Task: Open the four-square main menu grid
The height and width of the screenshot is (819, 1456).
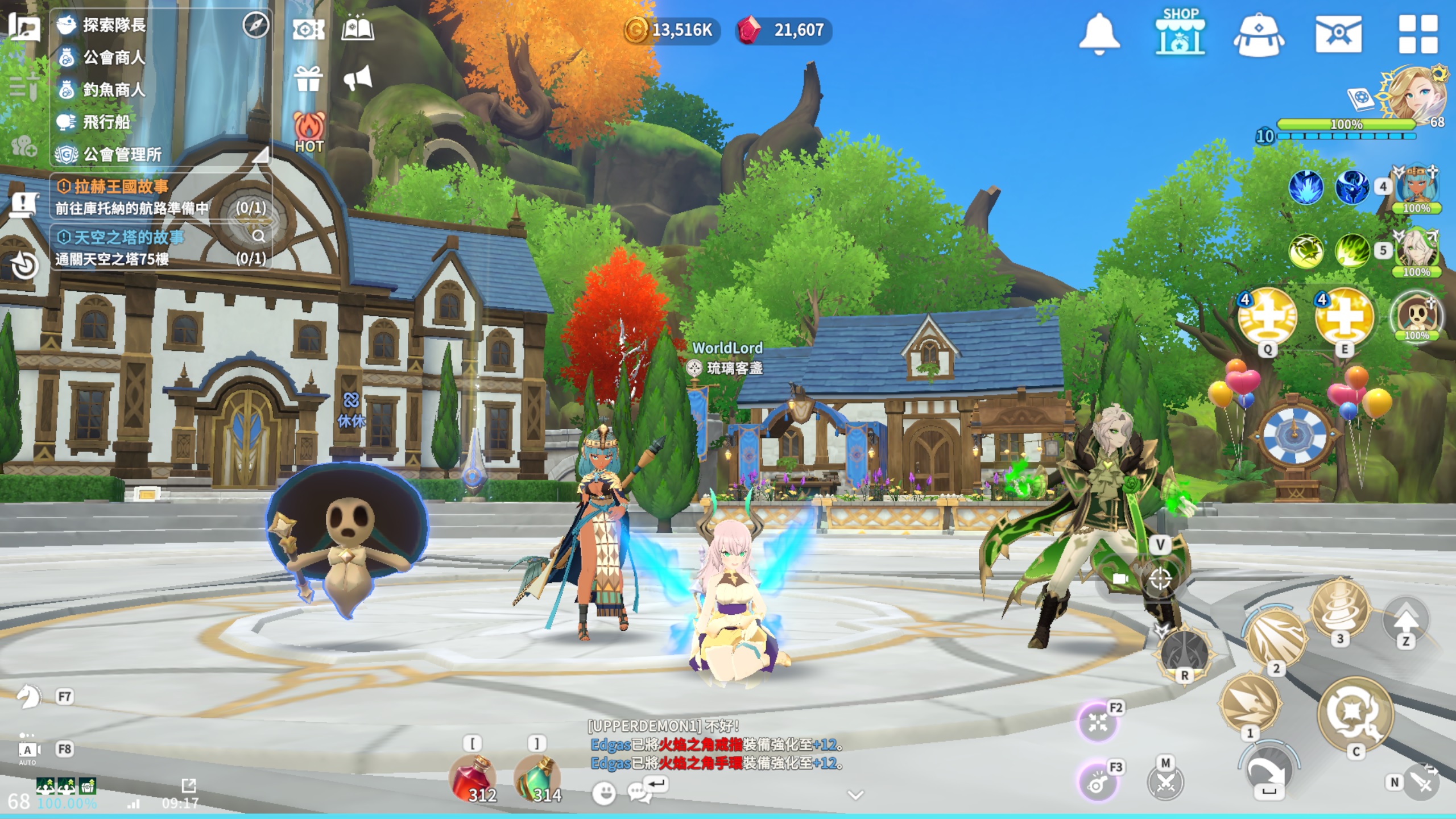Action: pos(1417,34)
